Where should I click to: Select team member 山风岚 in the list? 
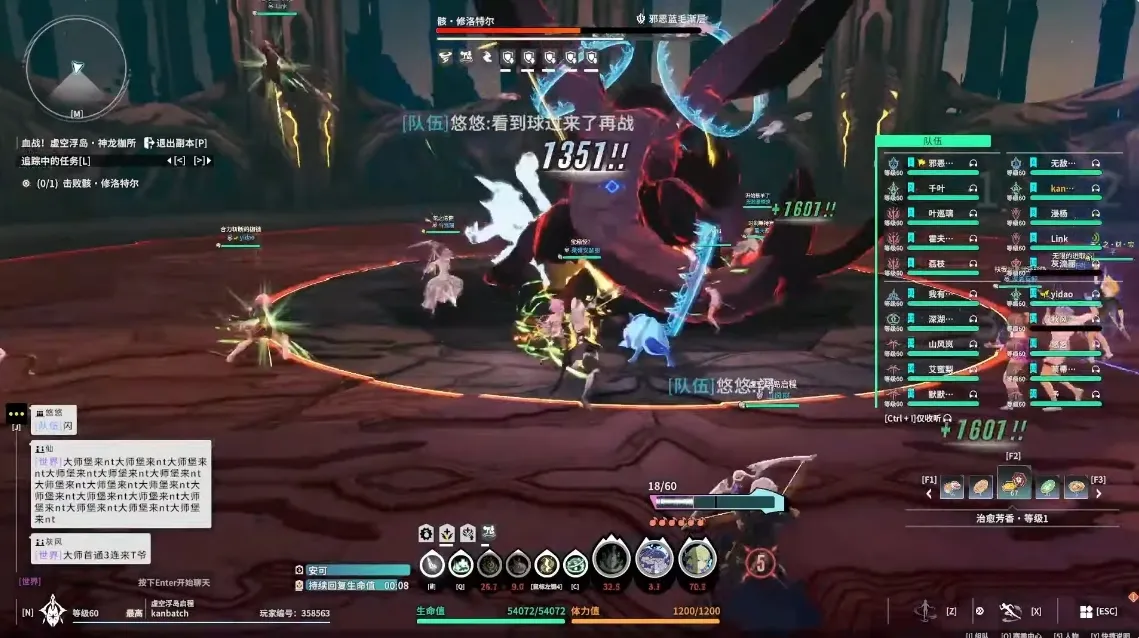point(941,344)
